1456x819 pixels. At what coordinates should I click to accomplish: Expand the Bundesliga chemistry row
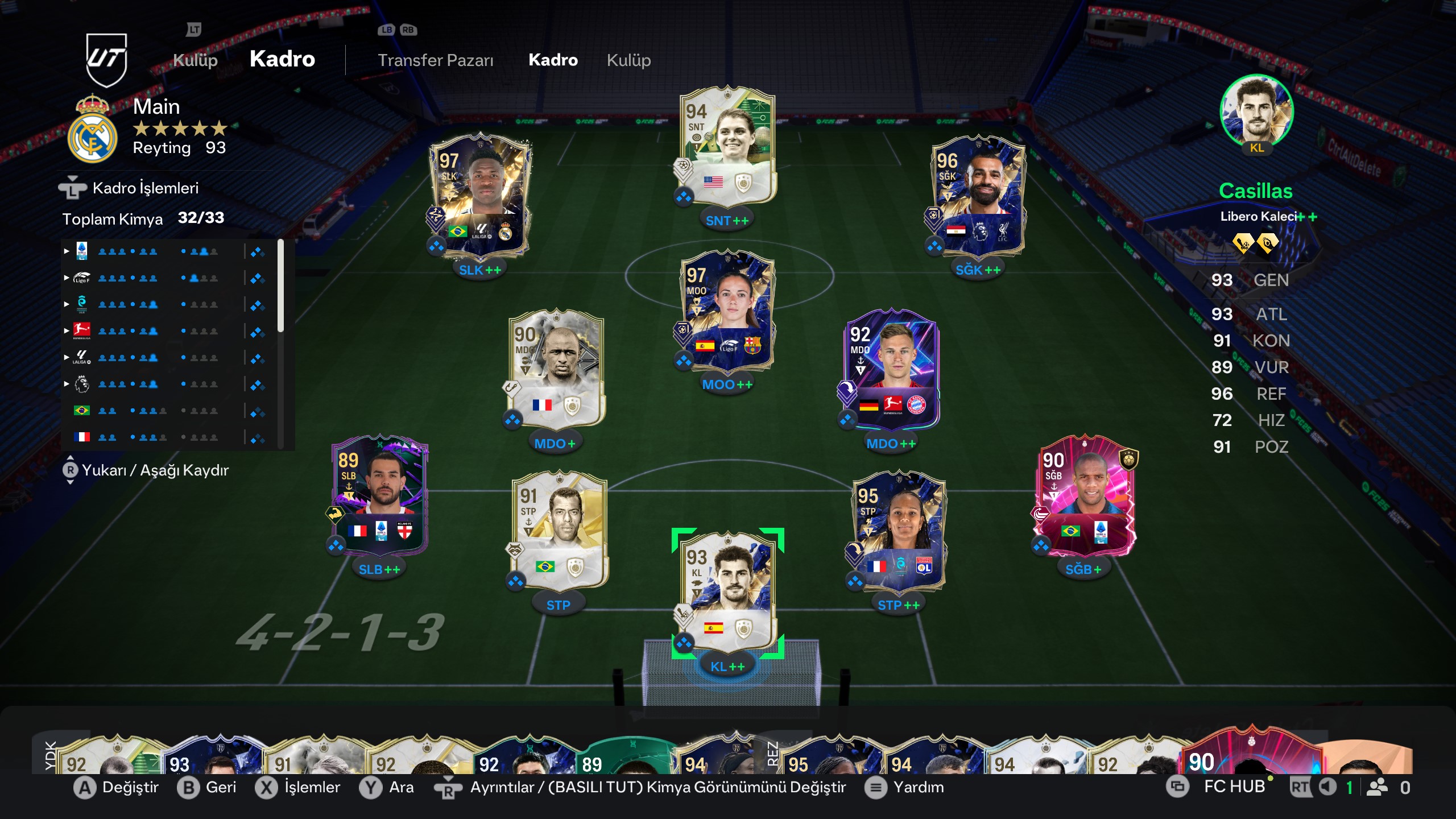pos(67,331)
